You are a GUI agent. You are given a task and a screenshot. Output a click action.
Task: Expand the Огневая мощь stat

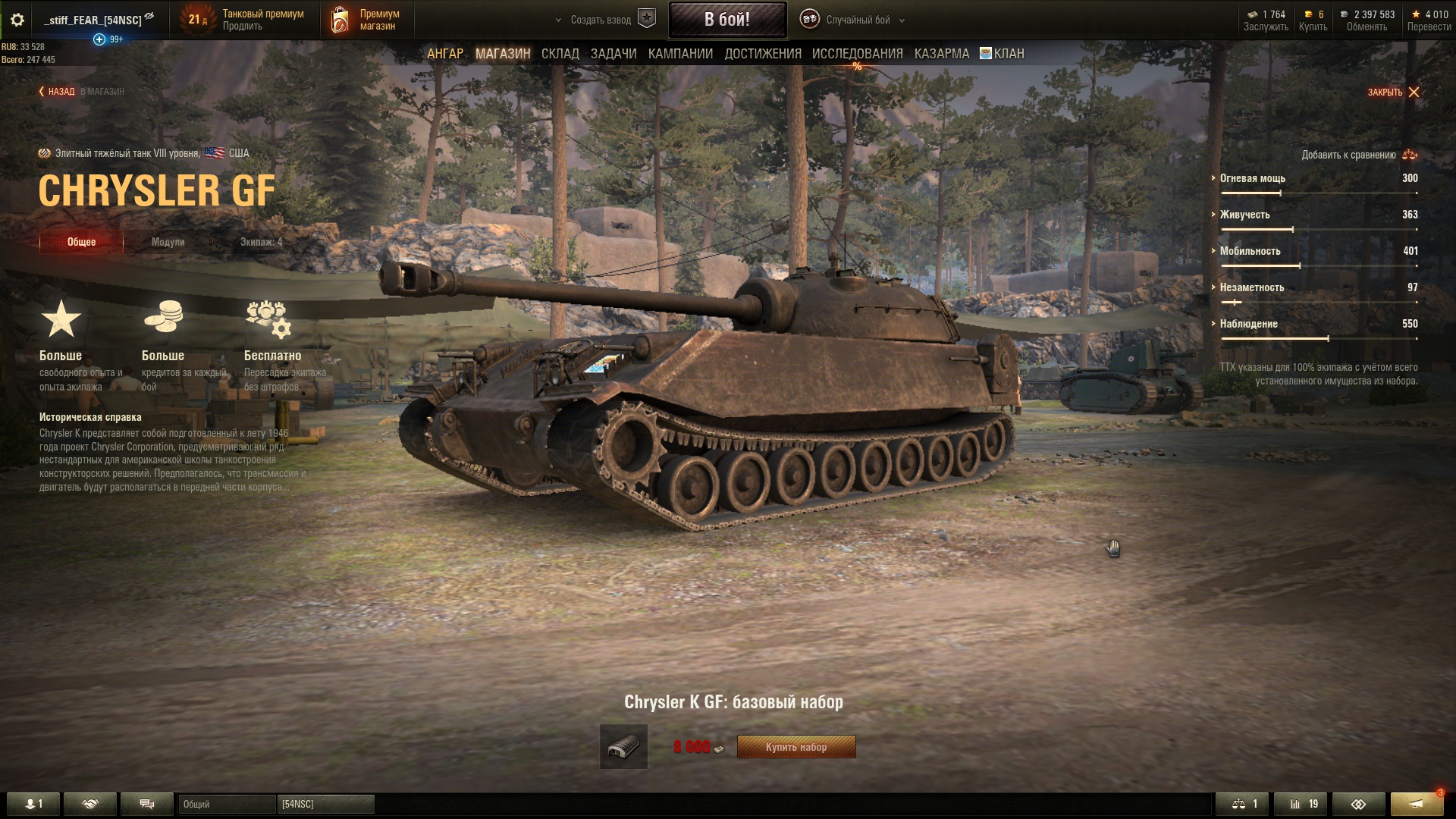coord(1252,178)
